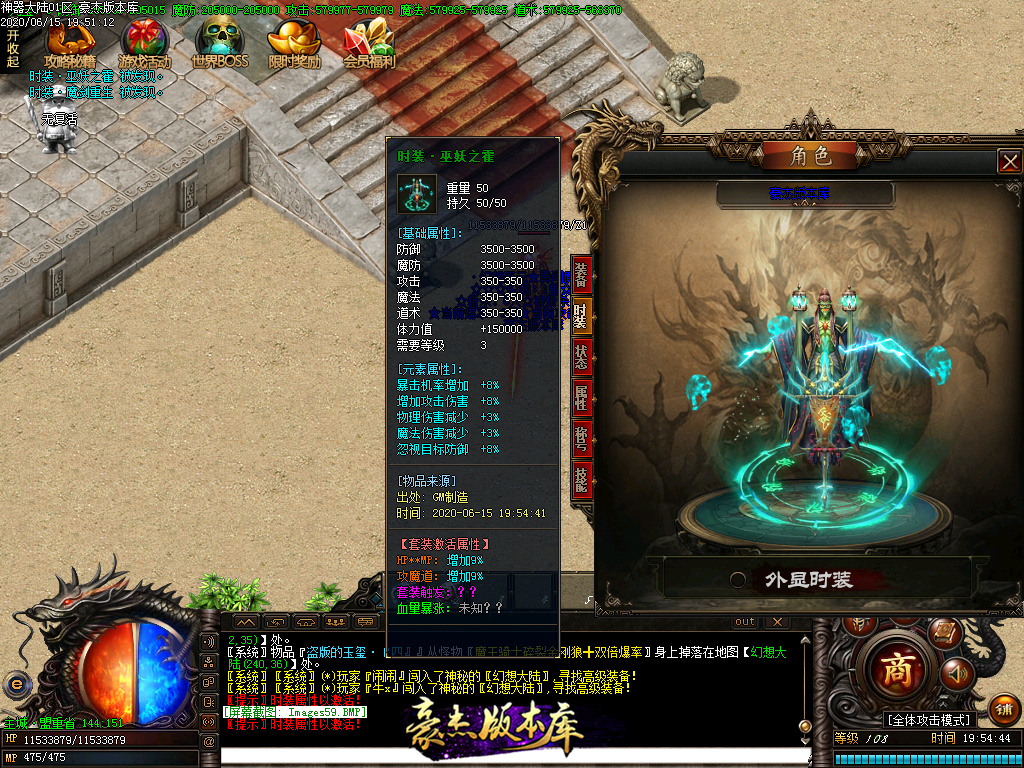Switch to the 装备 equipment tab
The height and width of the screenshot is (768, 1024).
point(581,275)
